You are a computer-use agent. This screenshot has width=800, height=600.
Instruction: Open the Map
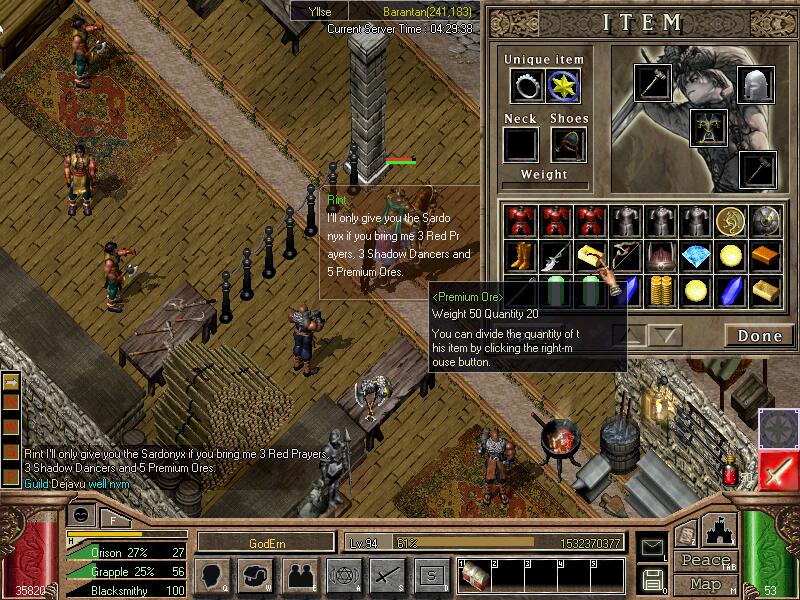pos(706,583)
